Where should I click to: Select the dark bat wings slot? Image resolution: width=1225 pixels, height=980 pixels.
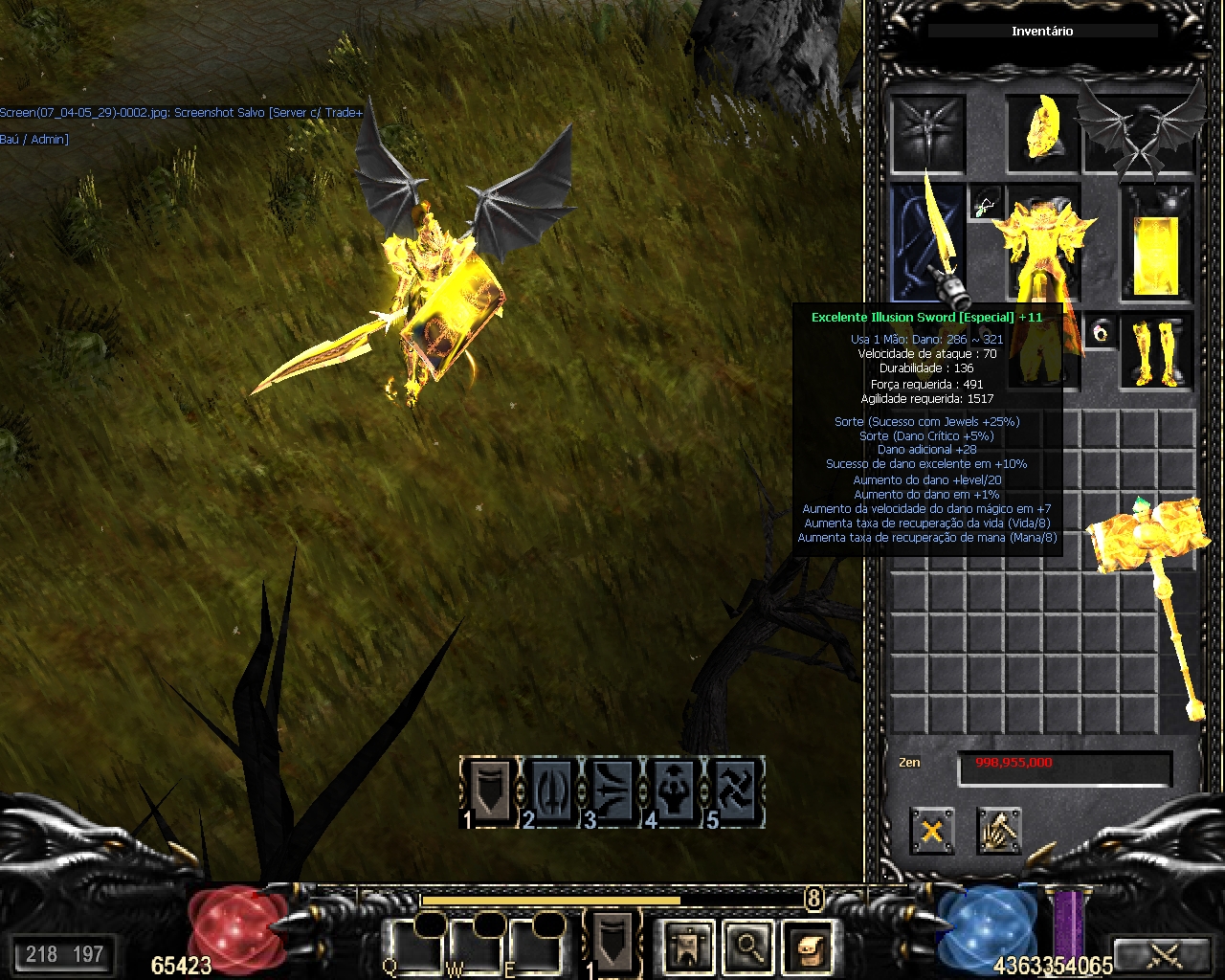click(x=1141, y=132)
